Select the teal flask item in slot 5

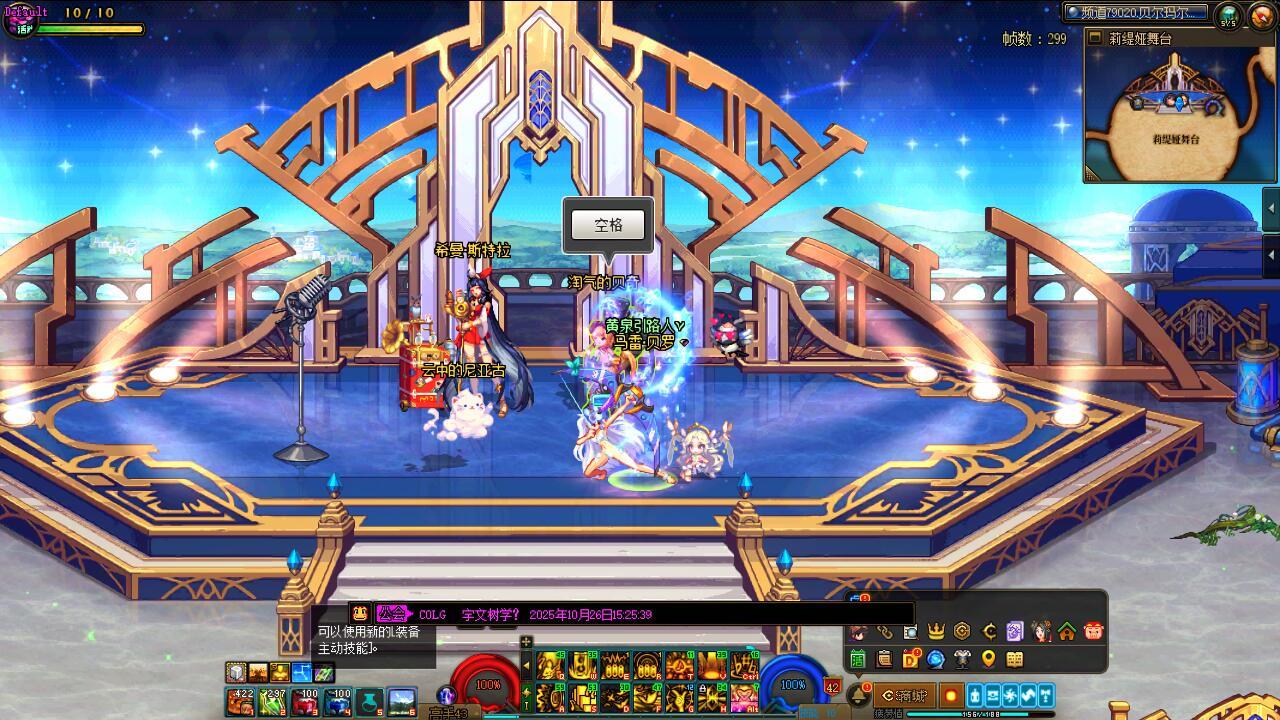(369, 702)
